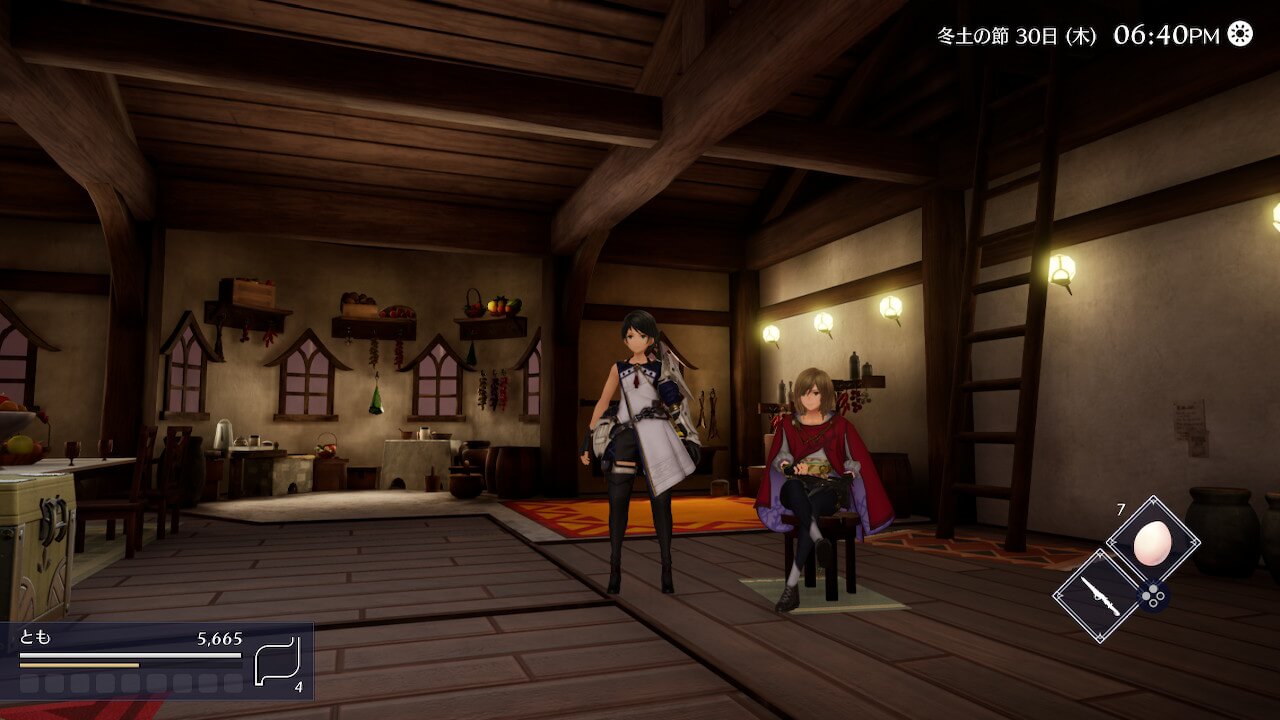Click the four-dot item switcher badge
Screen dimensions: 1280x720
point(1153,597)
